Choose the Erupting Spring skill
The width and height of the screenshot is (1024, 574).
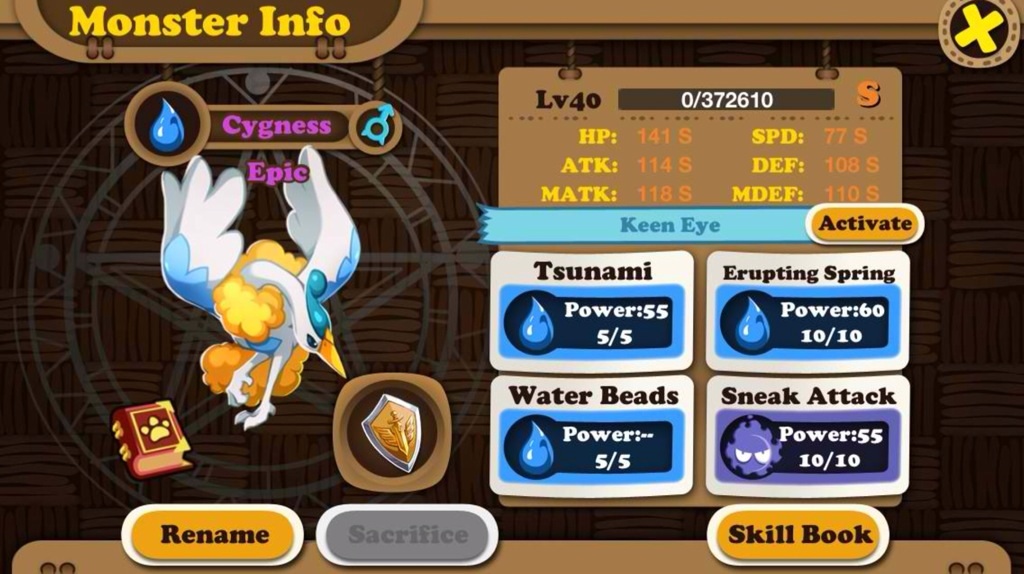pyautogui.click(x=808, y=311)
